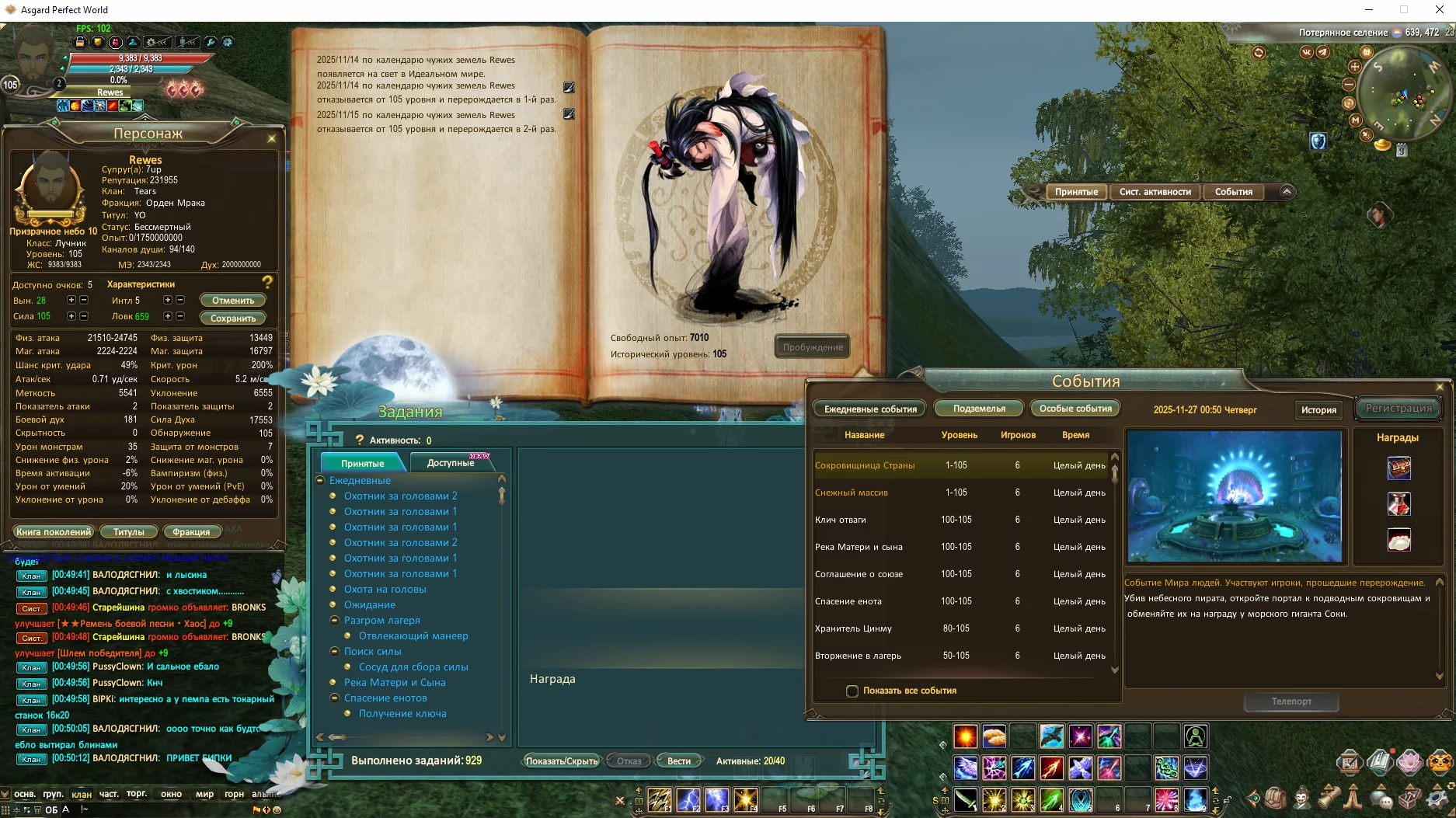Save stats with the Сохранить button
Viewport: 1456px width, 818px height.
233,318
